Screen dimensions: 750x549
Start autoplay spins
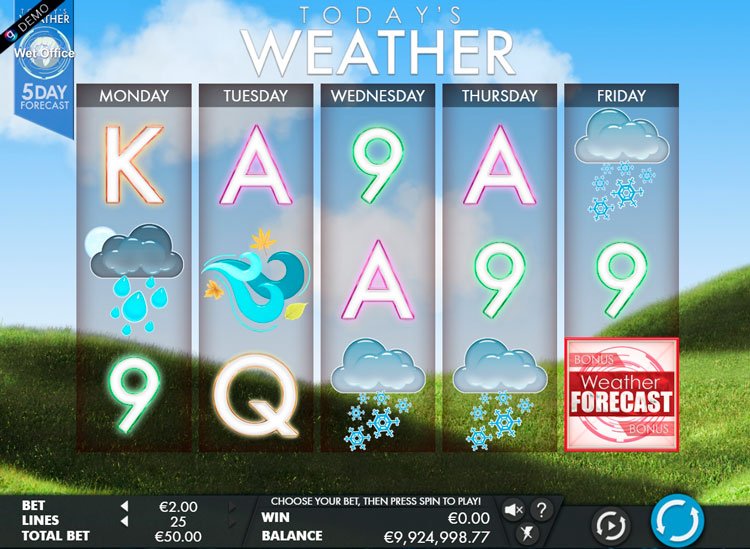[611, 524]
